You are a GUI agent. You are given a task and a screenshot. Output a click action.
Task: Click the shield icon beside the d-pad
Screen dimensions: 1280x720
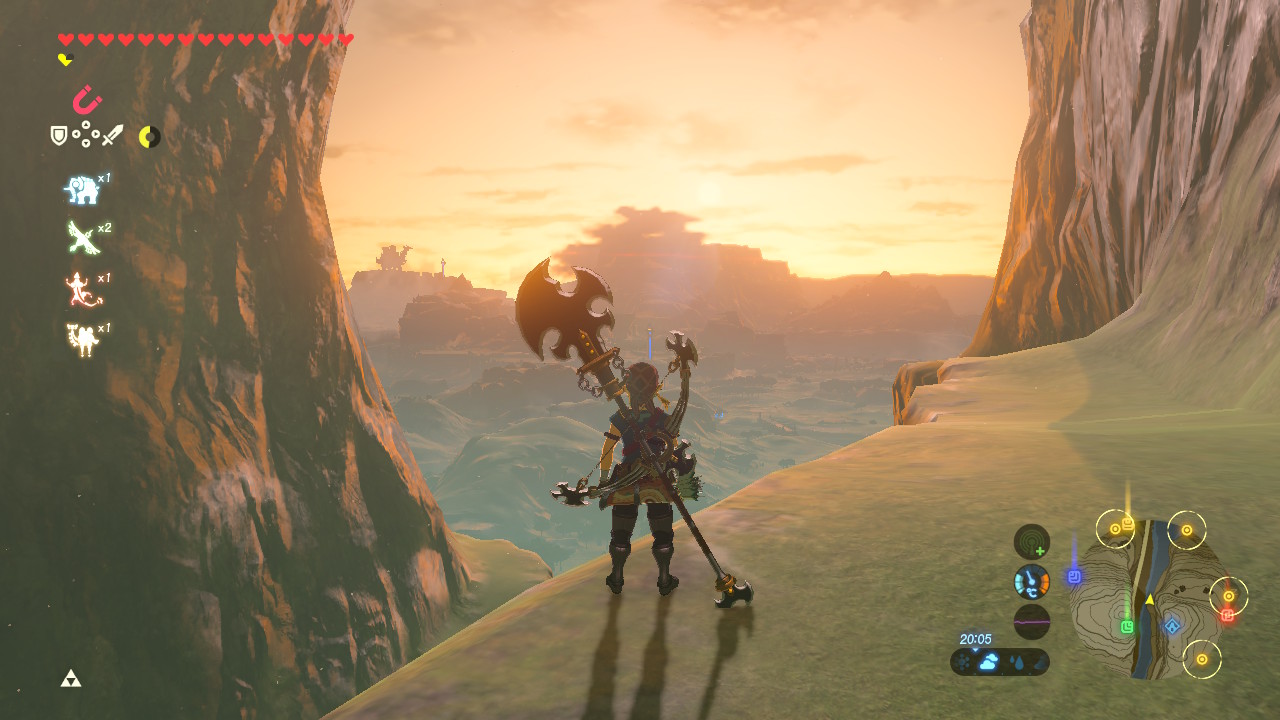click(58, 134)
